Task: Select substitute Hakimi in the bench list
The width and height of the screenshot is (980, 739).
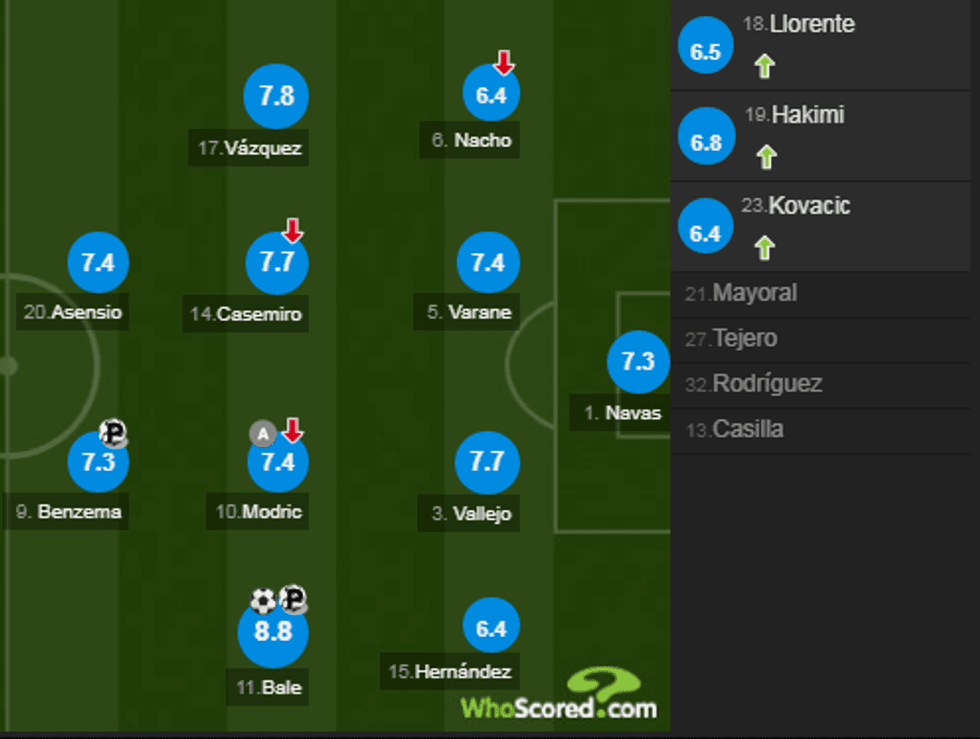Action: click(823, 137)
